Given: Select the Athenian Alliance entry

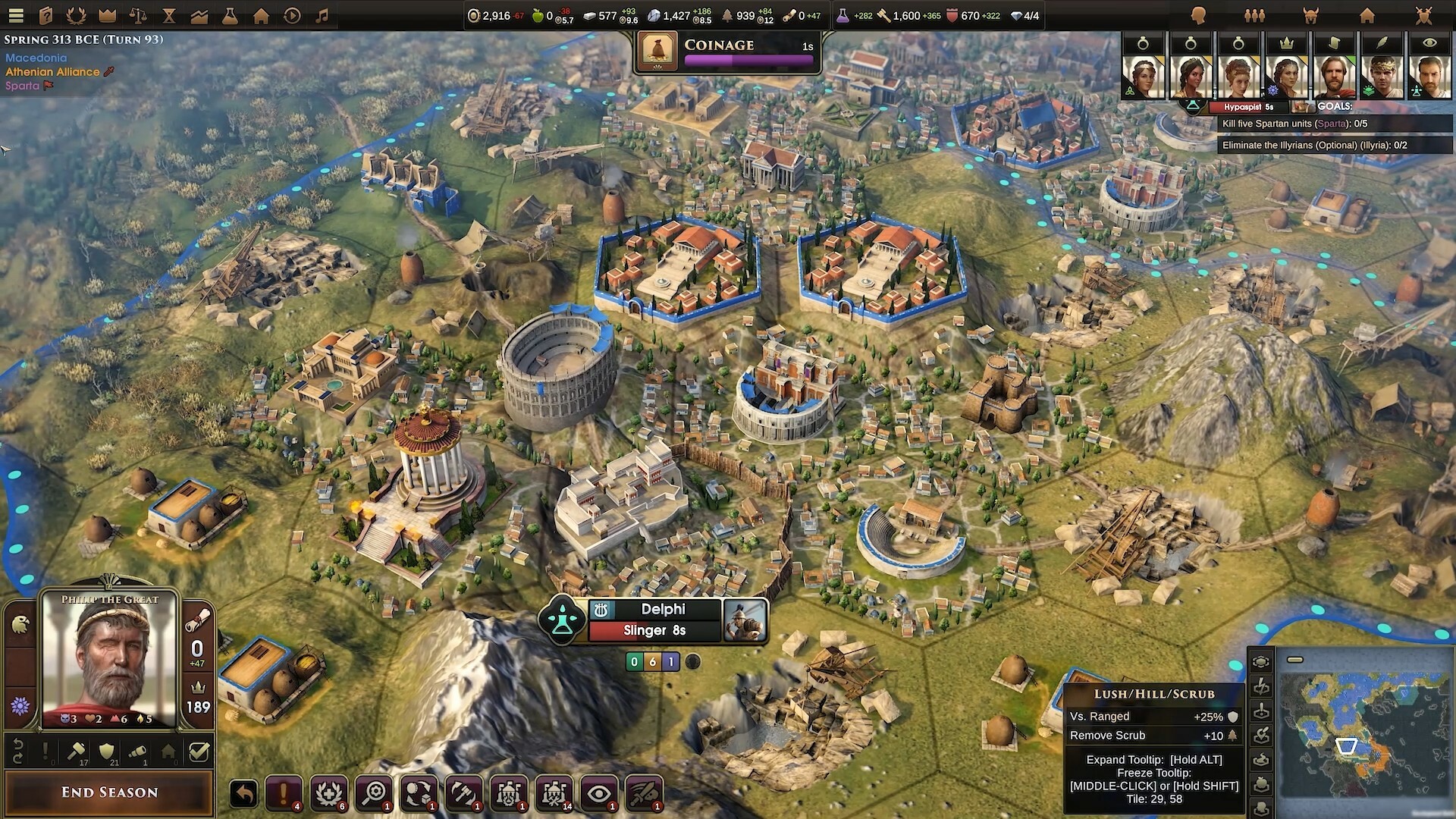Looking at the screenshot, I should [52, 72].
